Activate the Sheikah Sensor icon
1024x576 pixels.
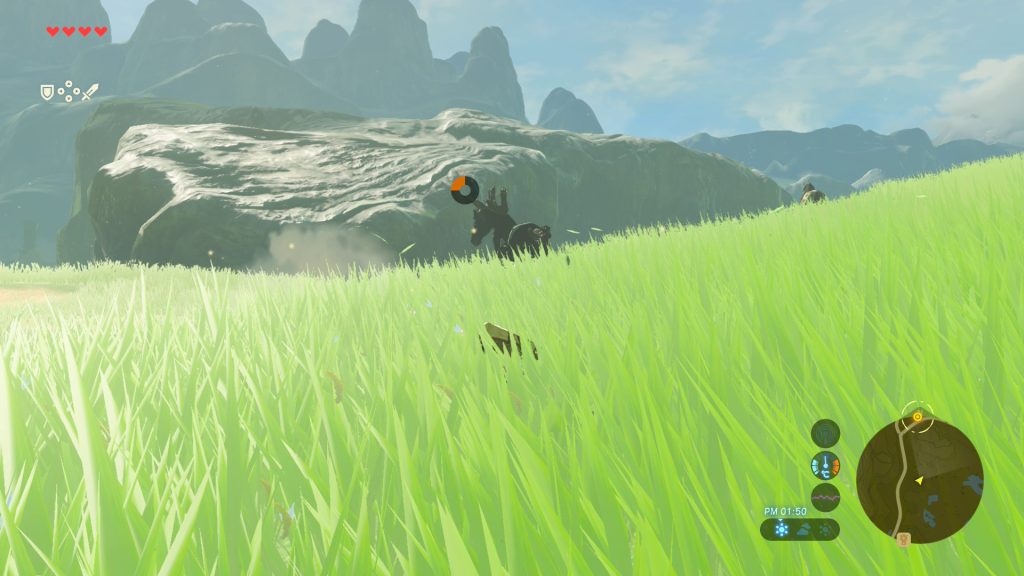coord(825,433)
